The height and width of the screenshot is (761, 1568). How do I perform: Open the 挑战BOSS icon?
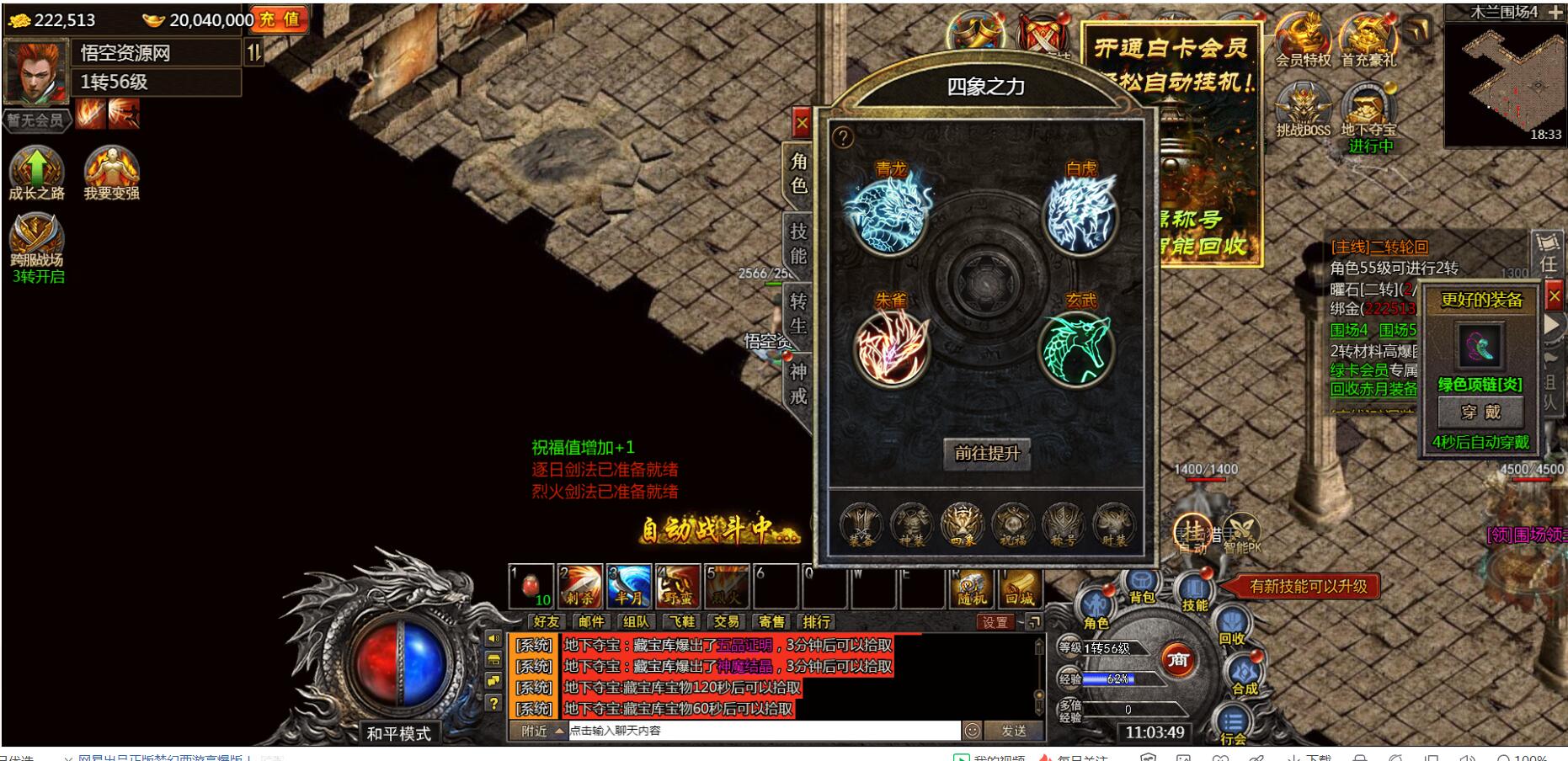[x=1303, y=111]
